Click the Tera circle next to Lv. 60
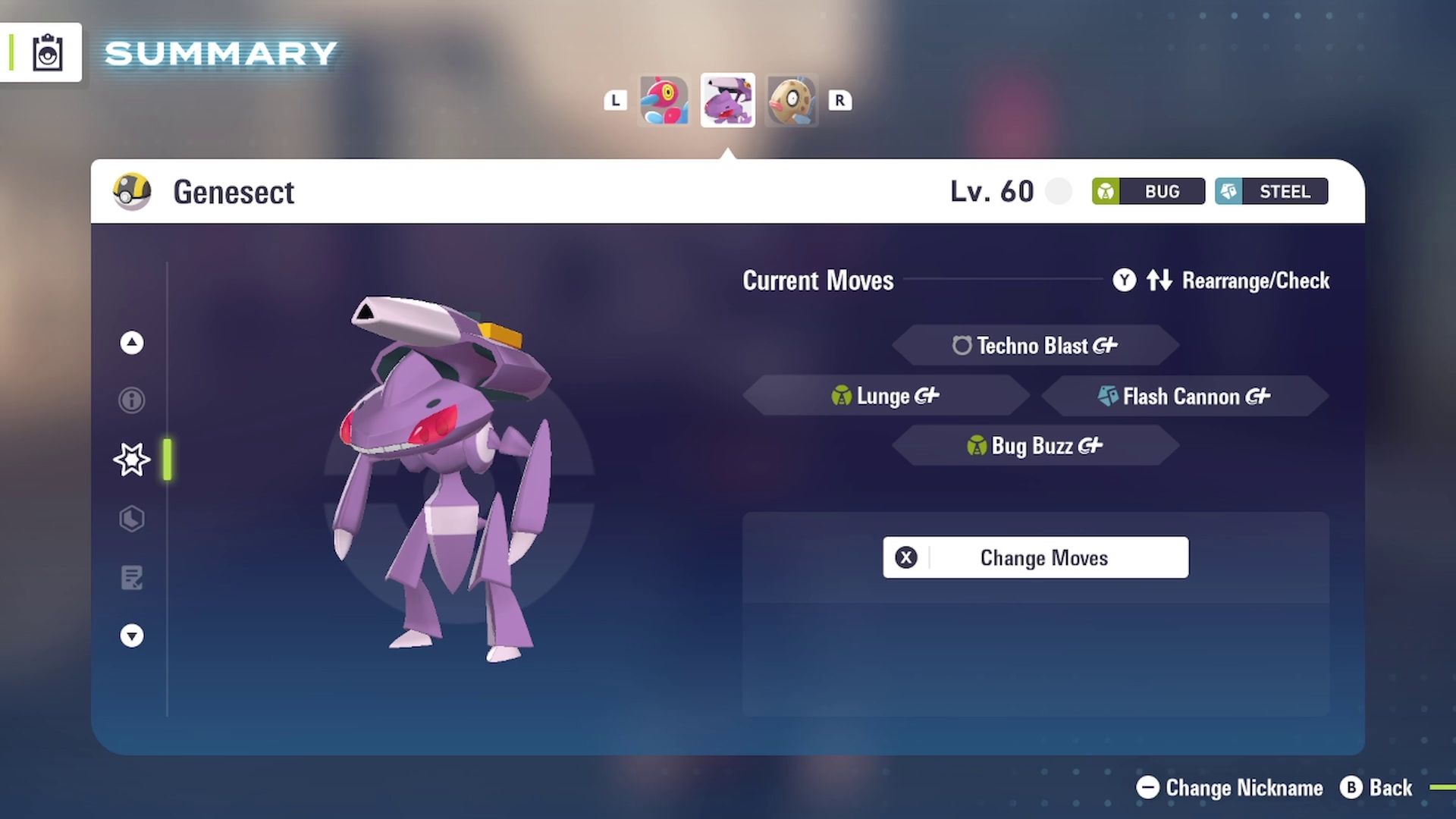This screenshot has height=819, width=1456. (x=1059, y=191)
